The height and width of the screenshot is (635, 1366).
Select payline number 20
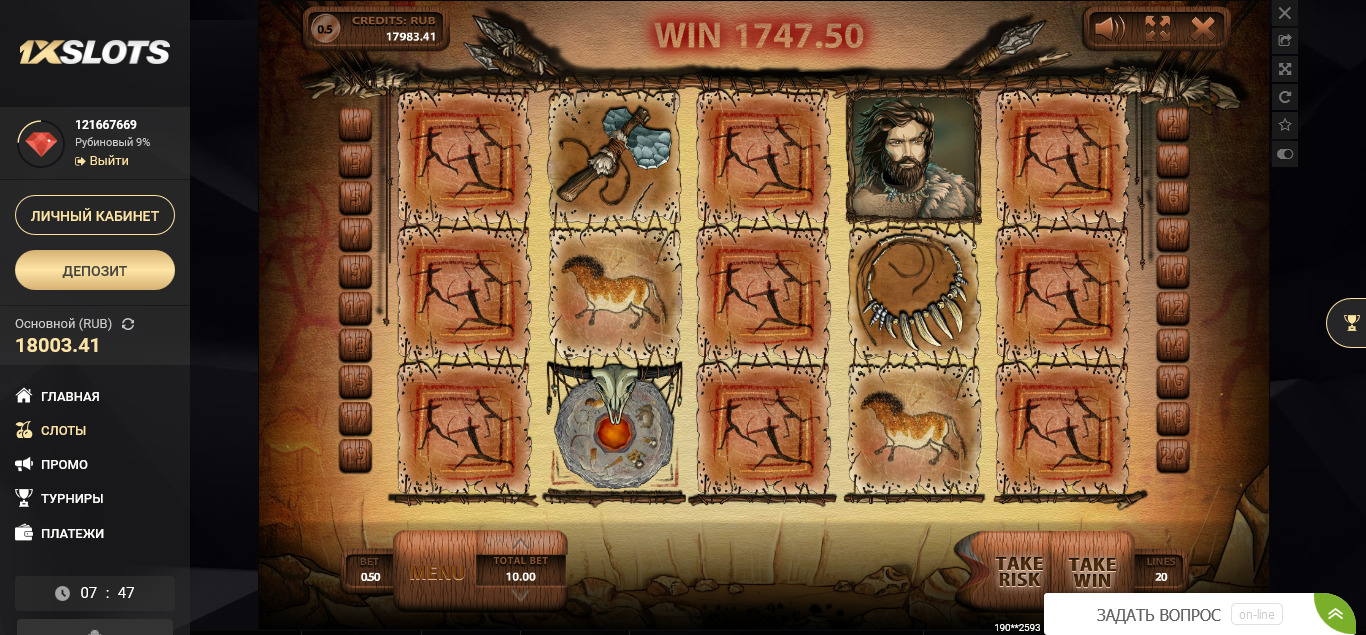(x=1172, y=455)
